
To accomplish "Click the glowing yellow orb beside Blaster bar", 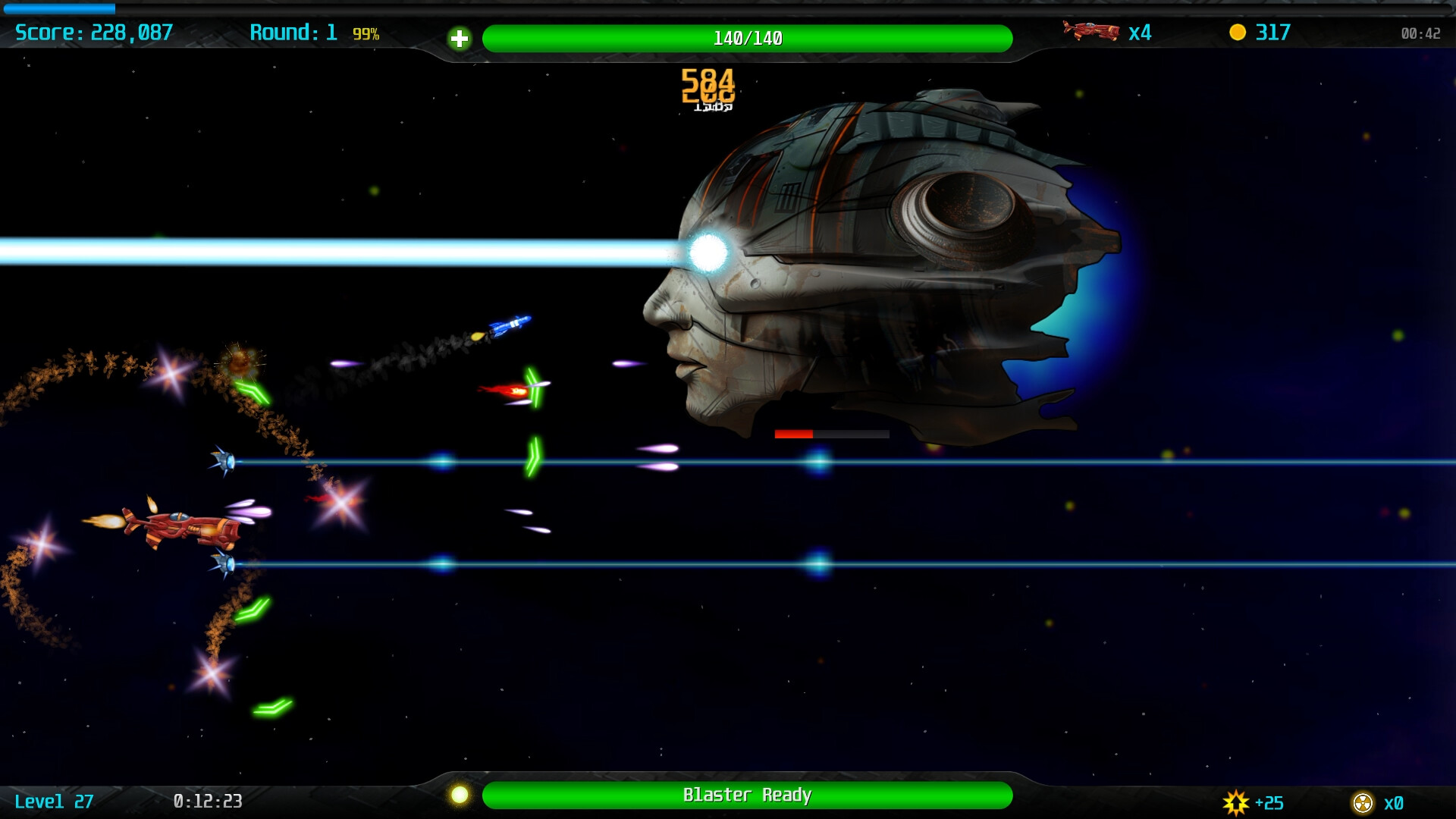I will (x=461, y=796).
